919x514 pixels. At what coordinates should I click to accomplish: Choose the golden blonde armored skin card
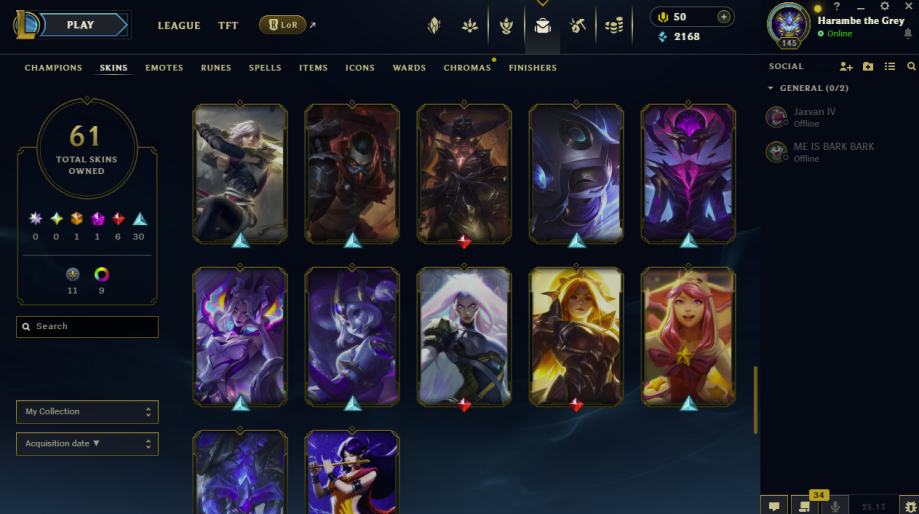pyautogui.click(x=576, y=336)
